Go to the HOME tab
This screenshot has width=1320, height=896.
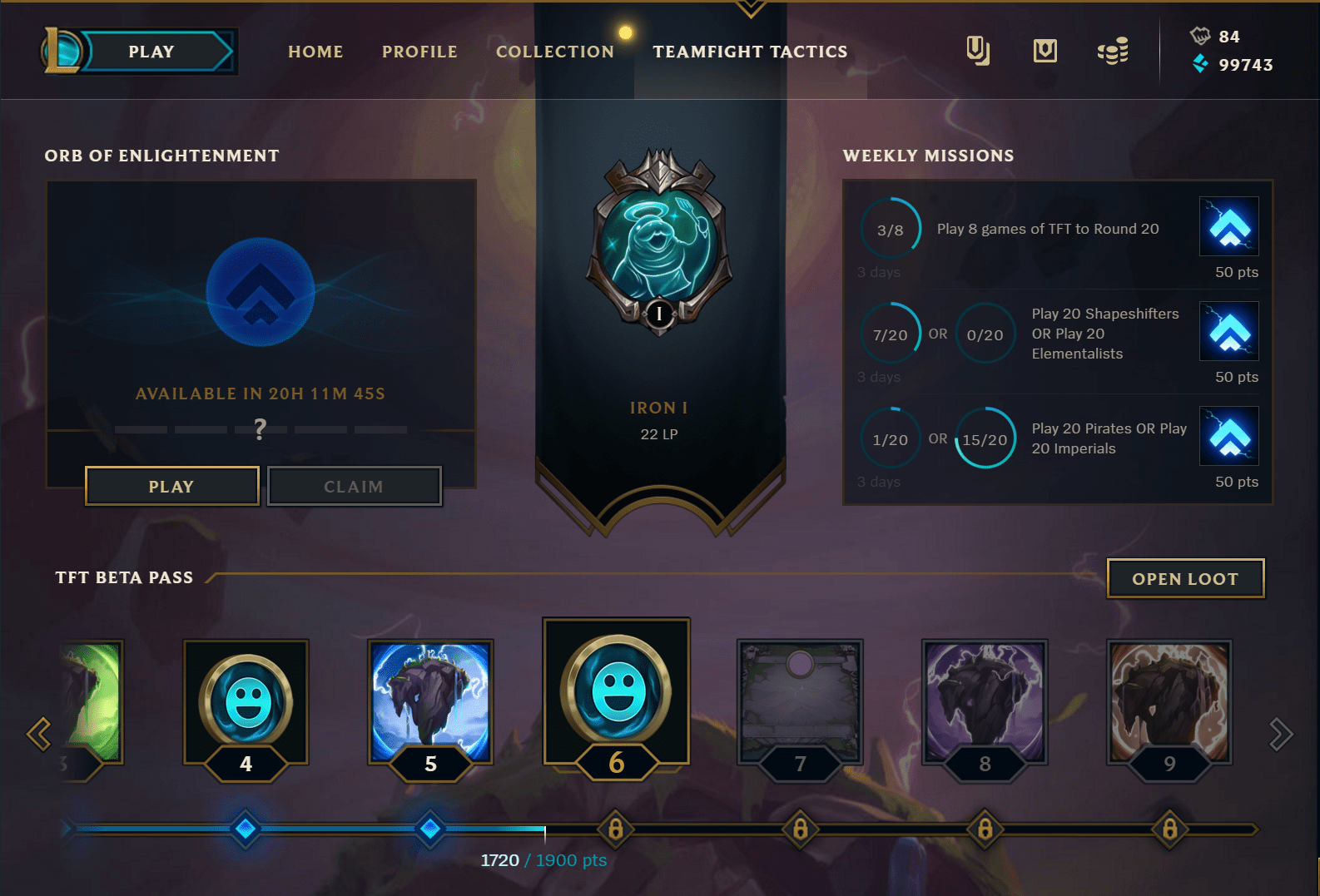[315, 52]
